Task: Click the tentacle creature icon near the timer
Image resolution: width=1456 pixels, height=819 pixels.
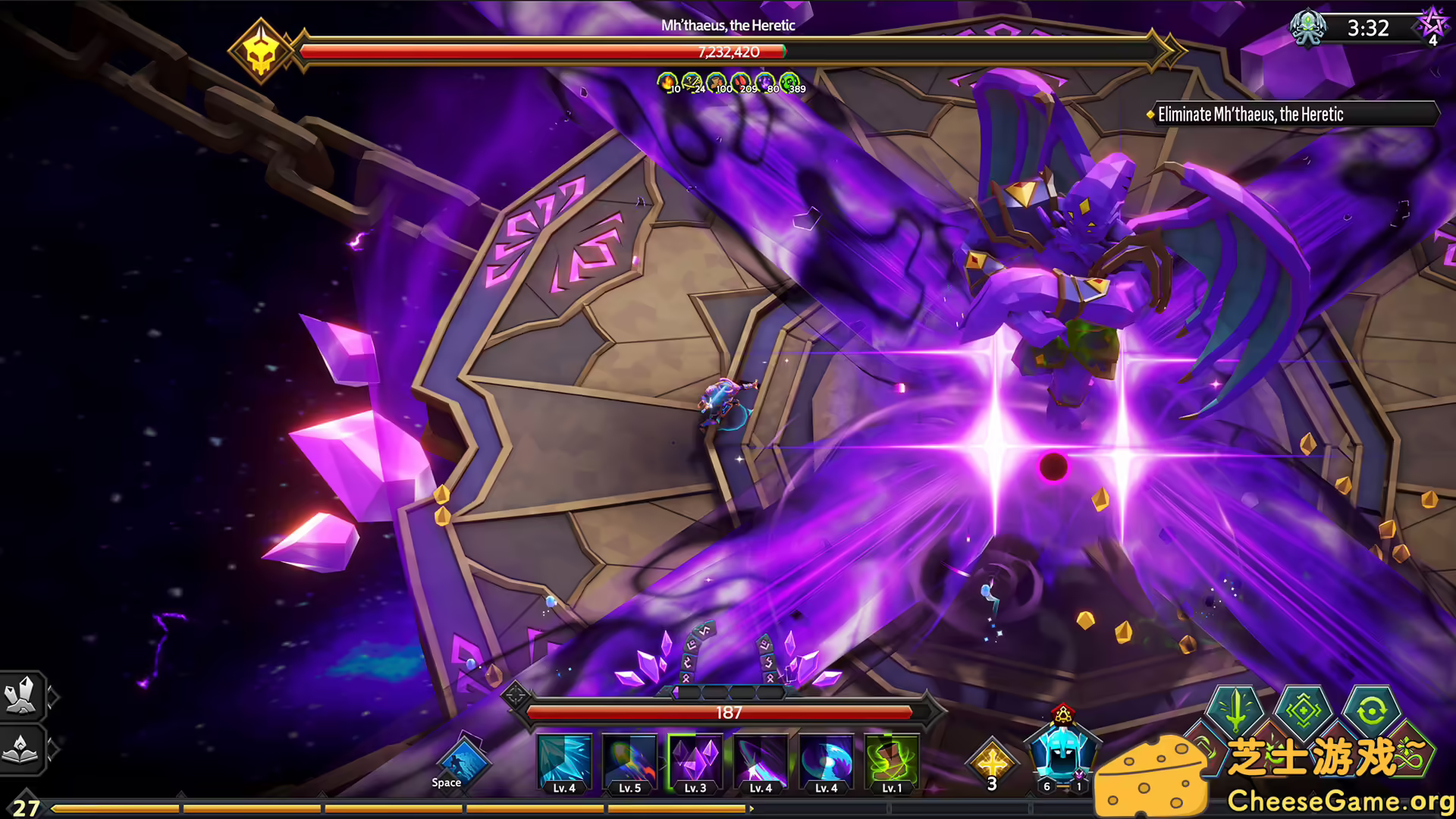Action: click(1309, 29)
